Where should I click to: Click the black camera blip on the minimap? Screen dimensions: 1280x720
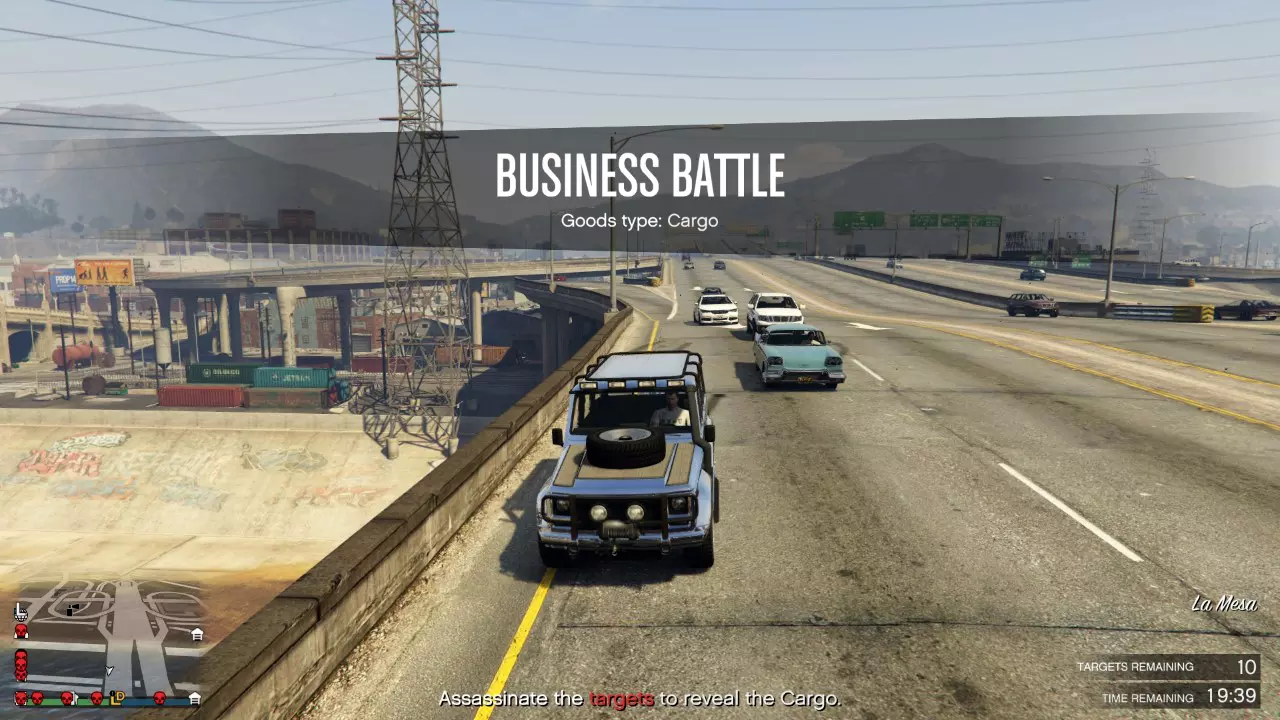pos(72,610)
